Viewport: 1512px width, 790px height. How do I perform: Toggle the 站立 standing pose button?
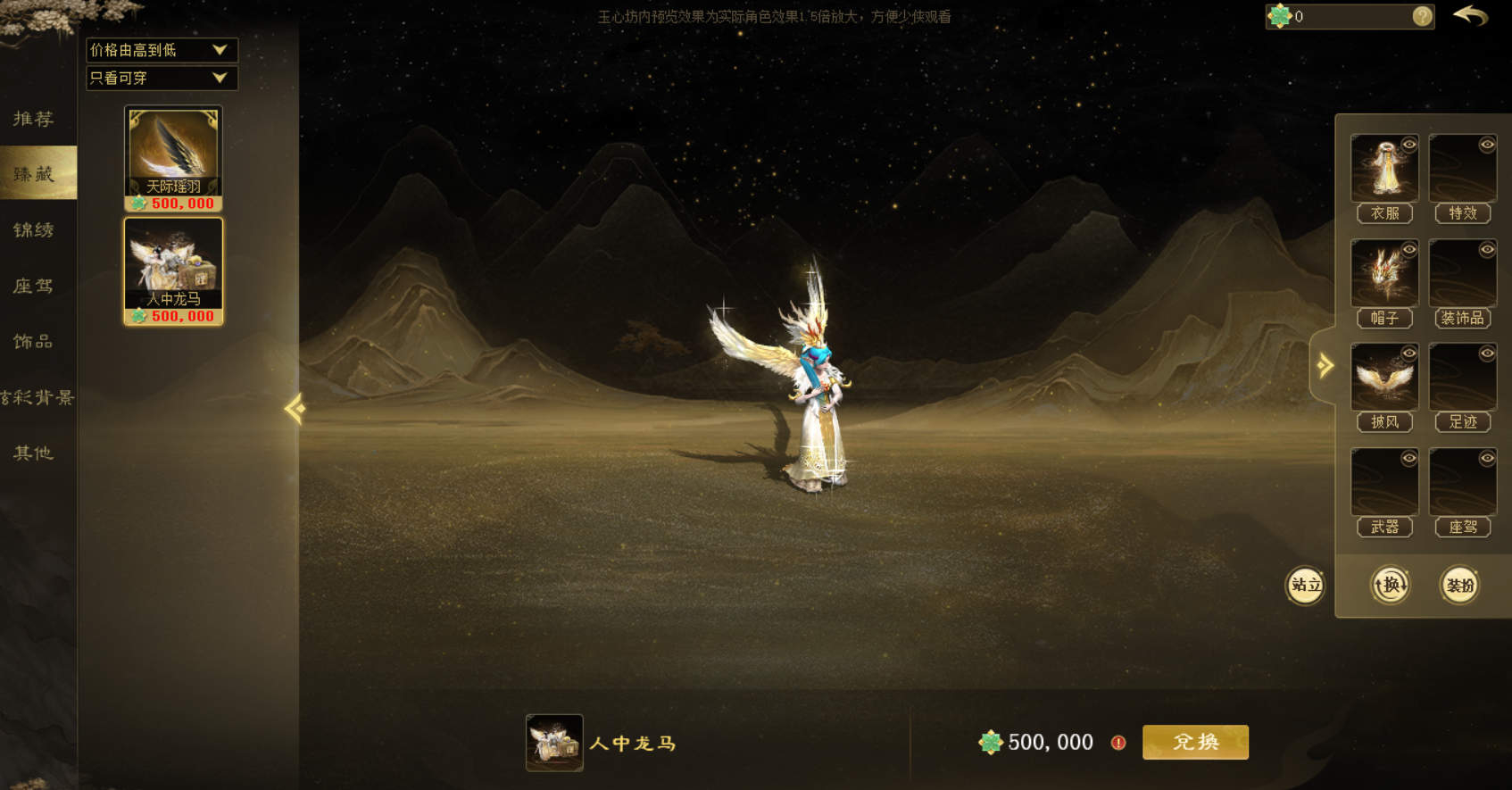click(x=1305, y=586)
